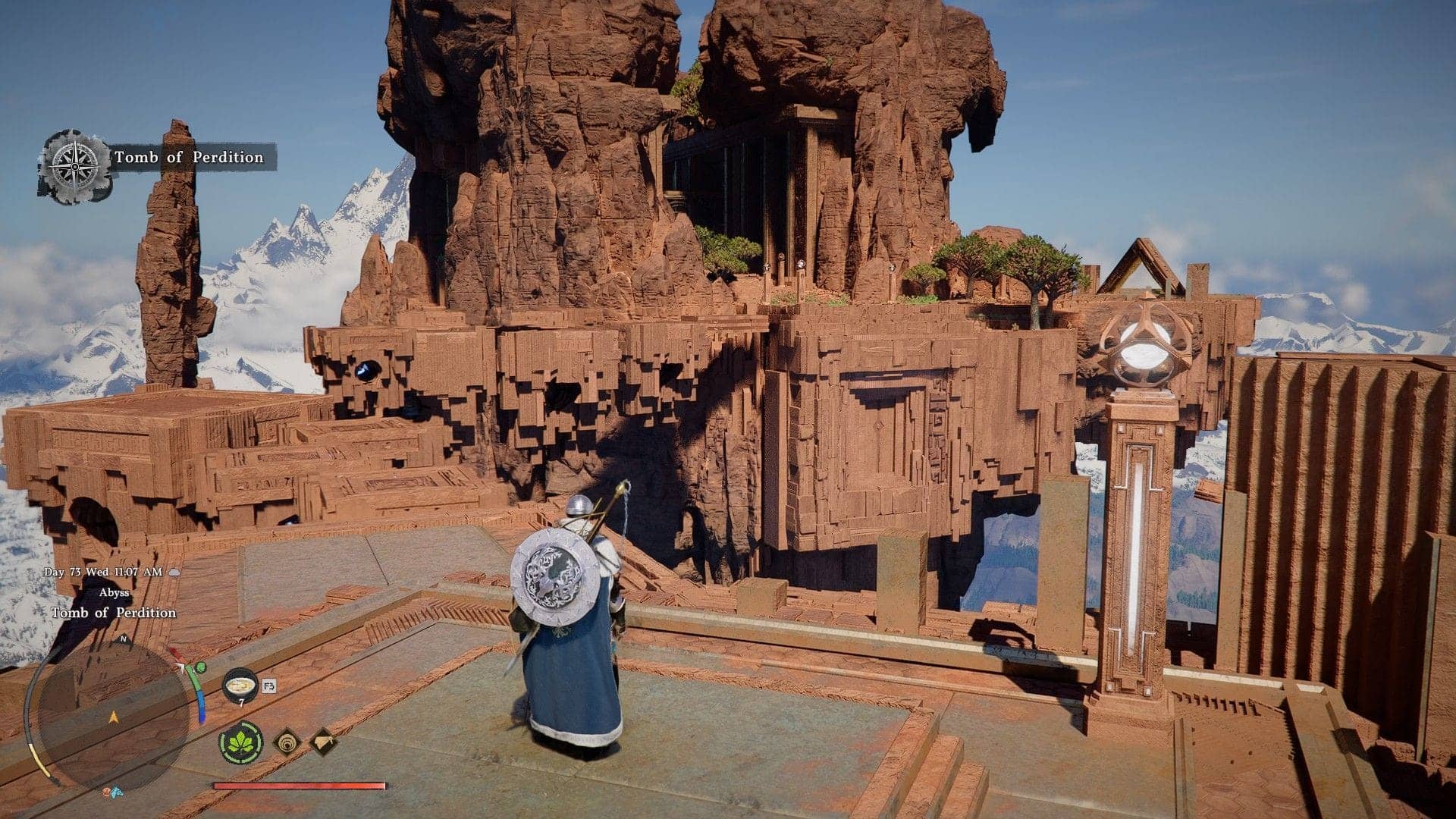
Task: Click the circular minimap
Action: click(114, 713)
